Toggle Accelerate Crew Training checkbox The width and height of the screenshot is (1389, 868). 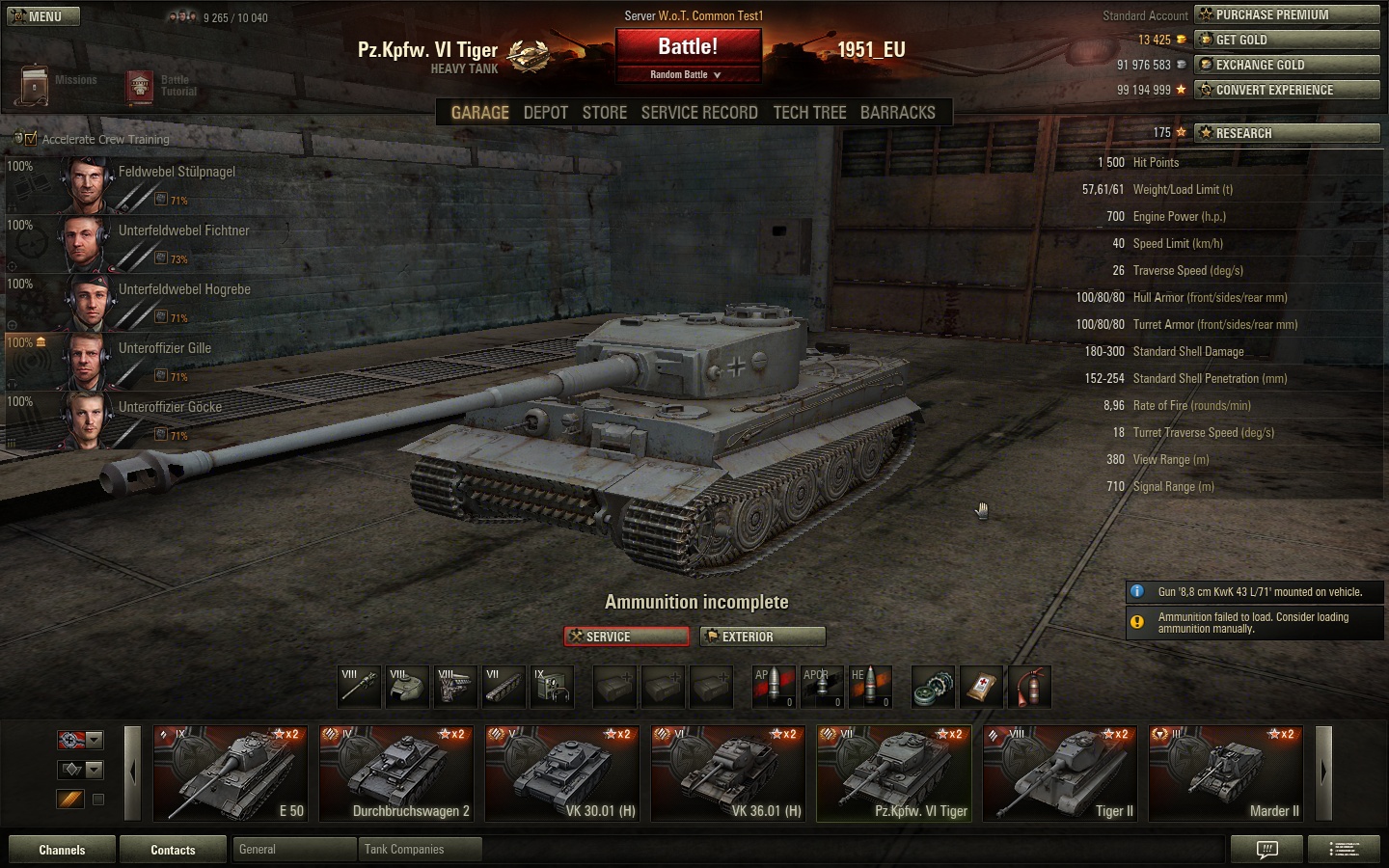pyautogui.click(x=31, y=139)
